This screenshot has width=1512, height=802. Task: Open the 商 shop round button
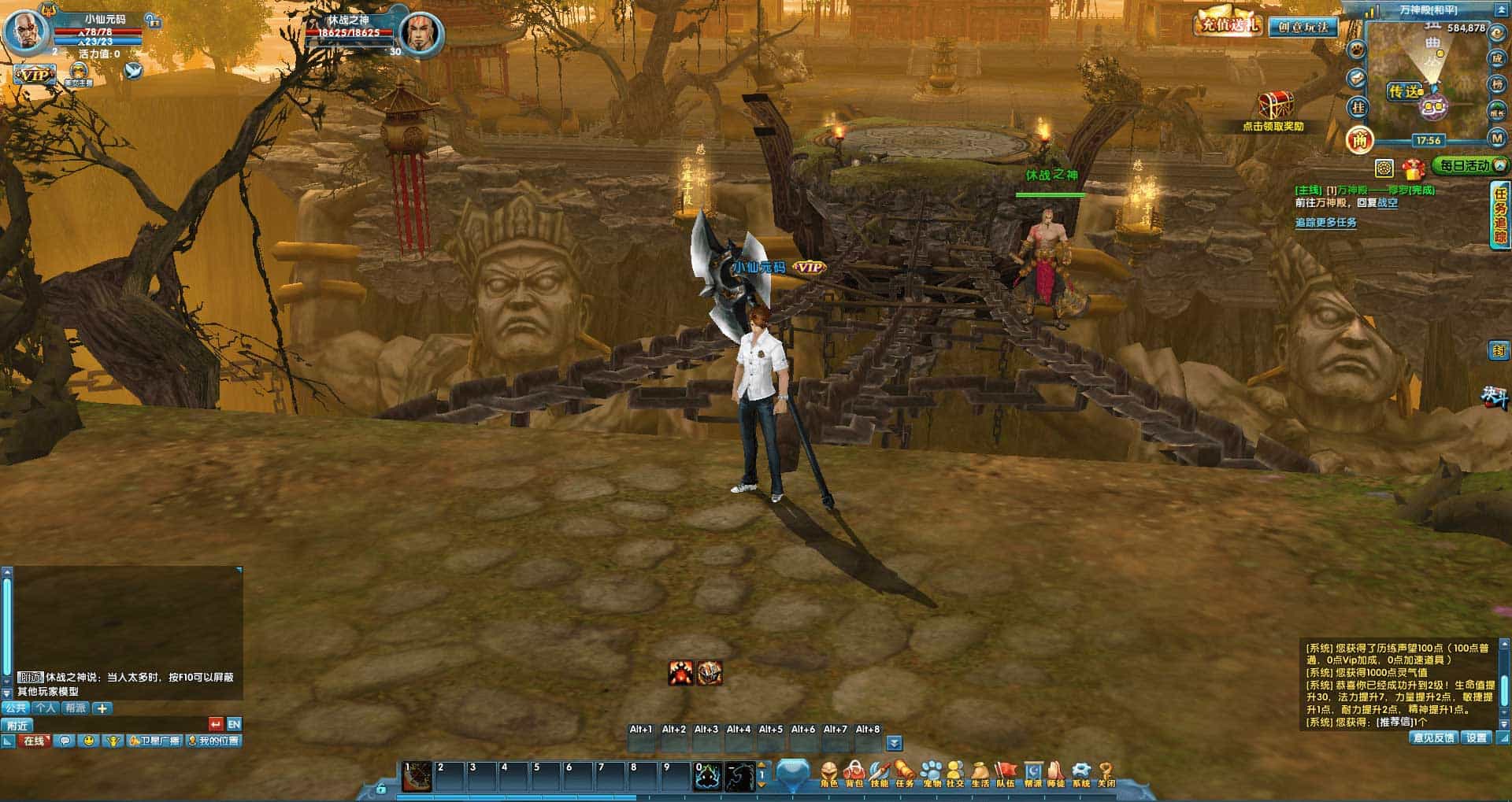click(1359, 140)
